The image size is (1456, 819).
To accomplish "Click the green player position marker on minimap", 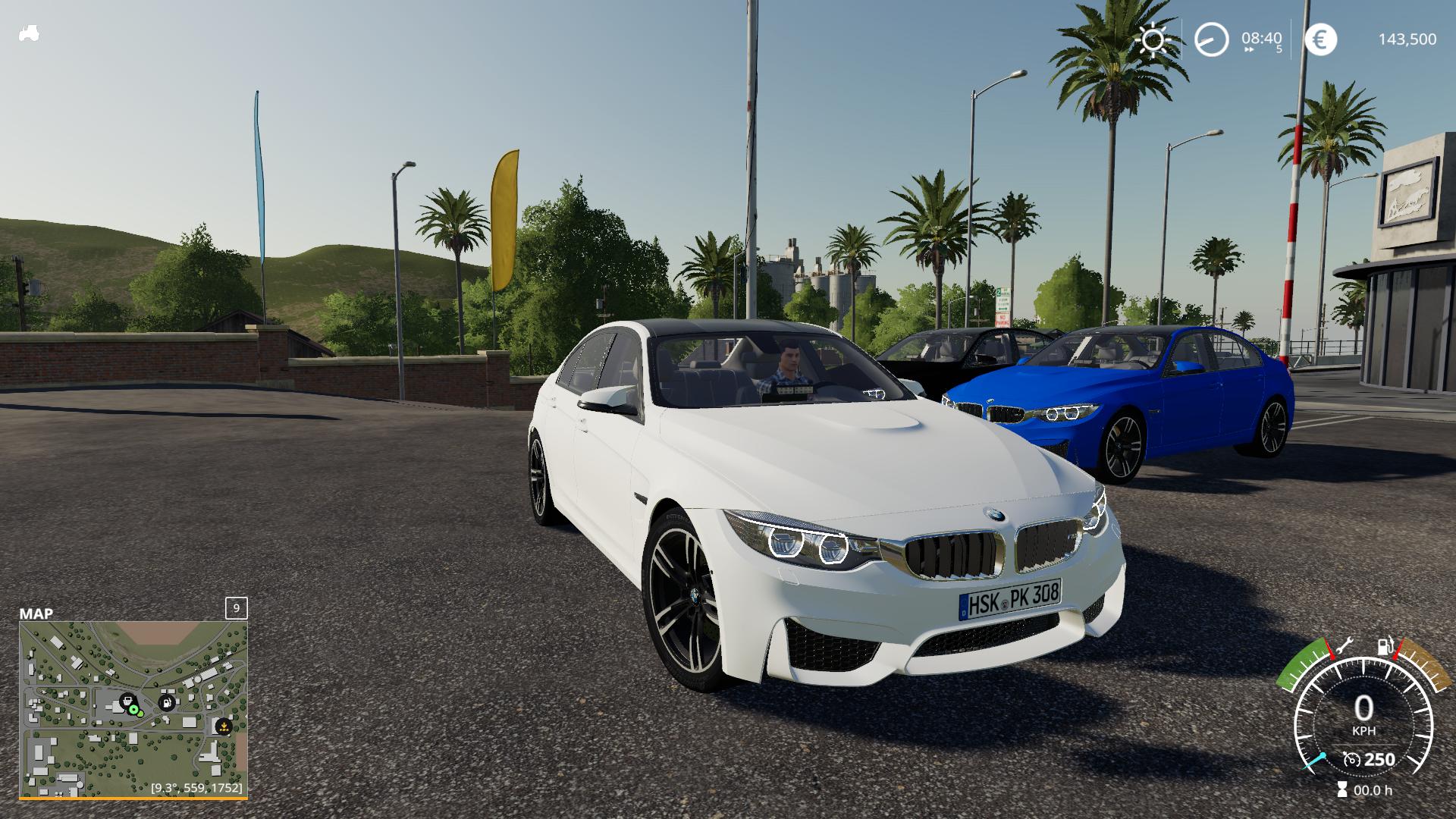I will 135,711.
